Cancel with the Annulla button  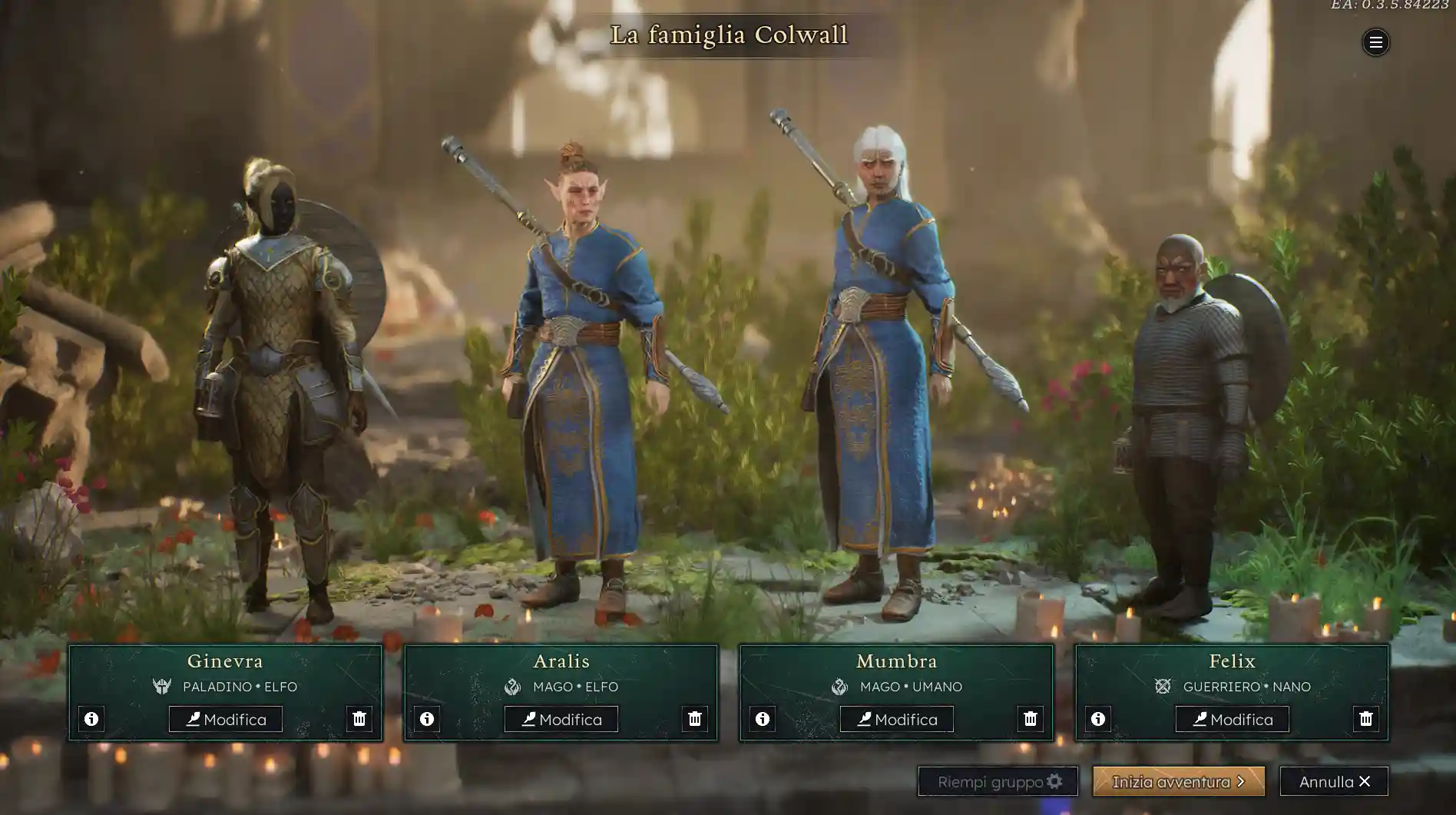click(1334, 781)
